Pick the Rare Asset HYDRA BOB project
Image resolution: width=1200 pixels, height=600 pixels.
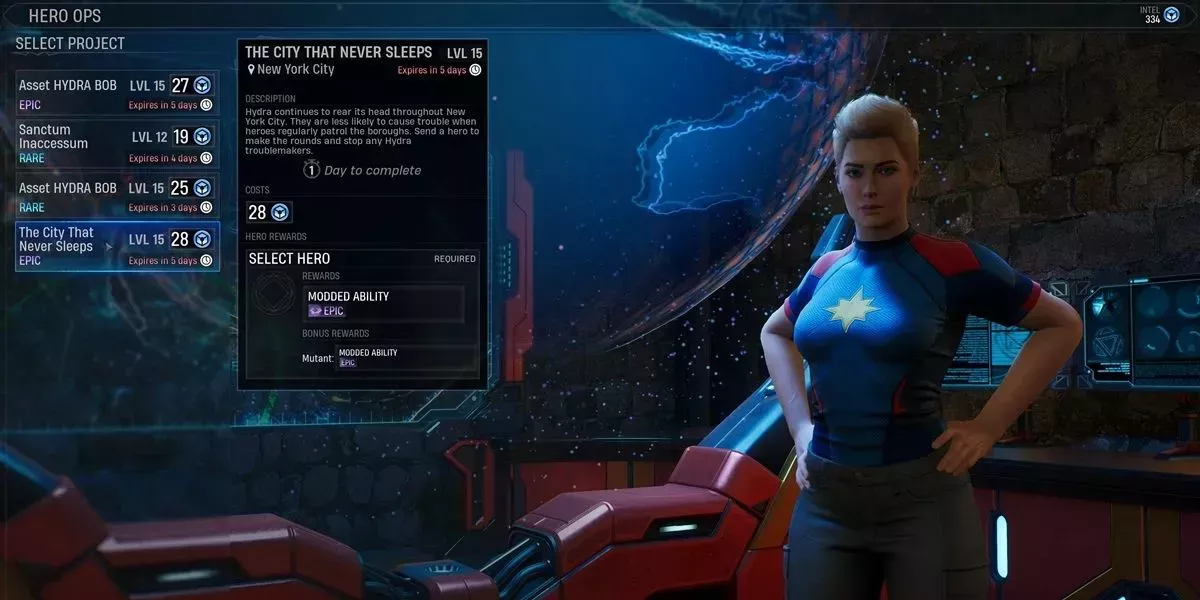point(116,196)
